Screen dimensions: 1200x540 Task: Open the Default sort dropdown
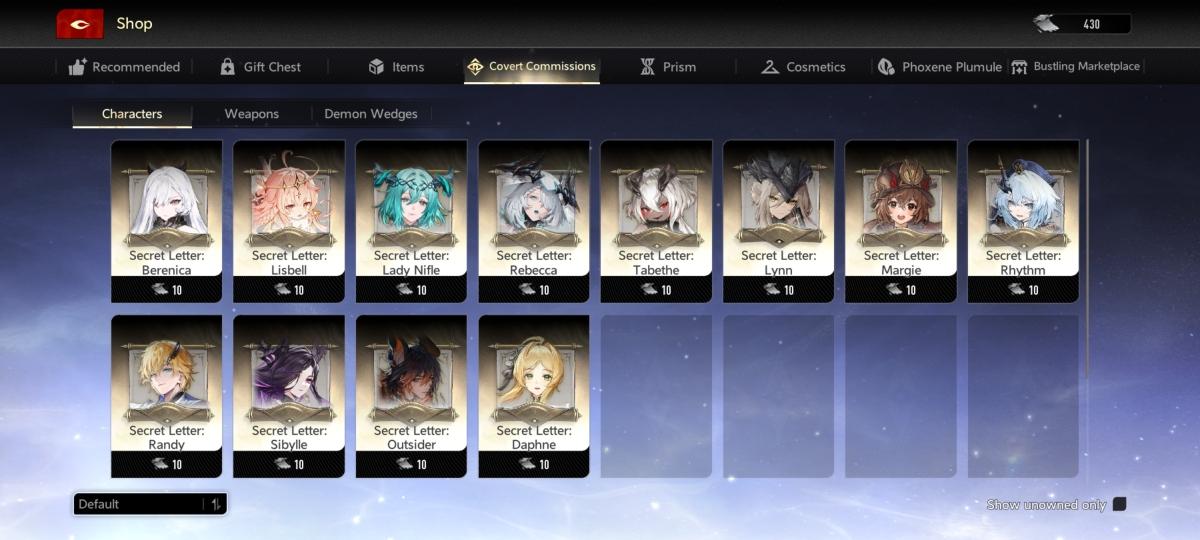150,504
